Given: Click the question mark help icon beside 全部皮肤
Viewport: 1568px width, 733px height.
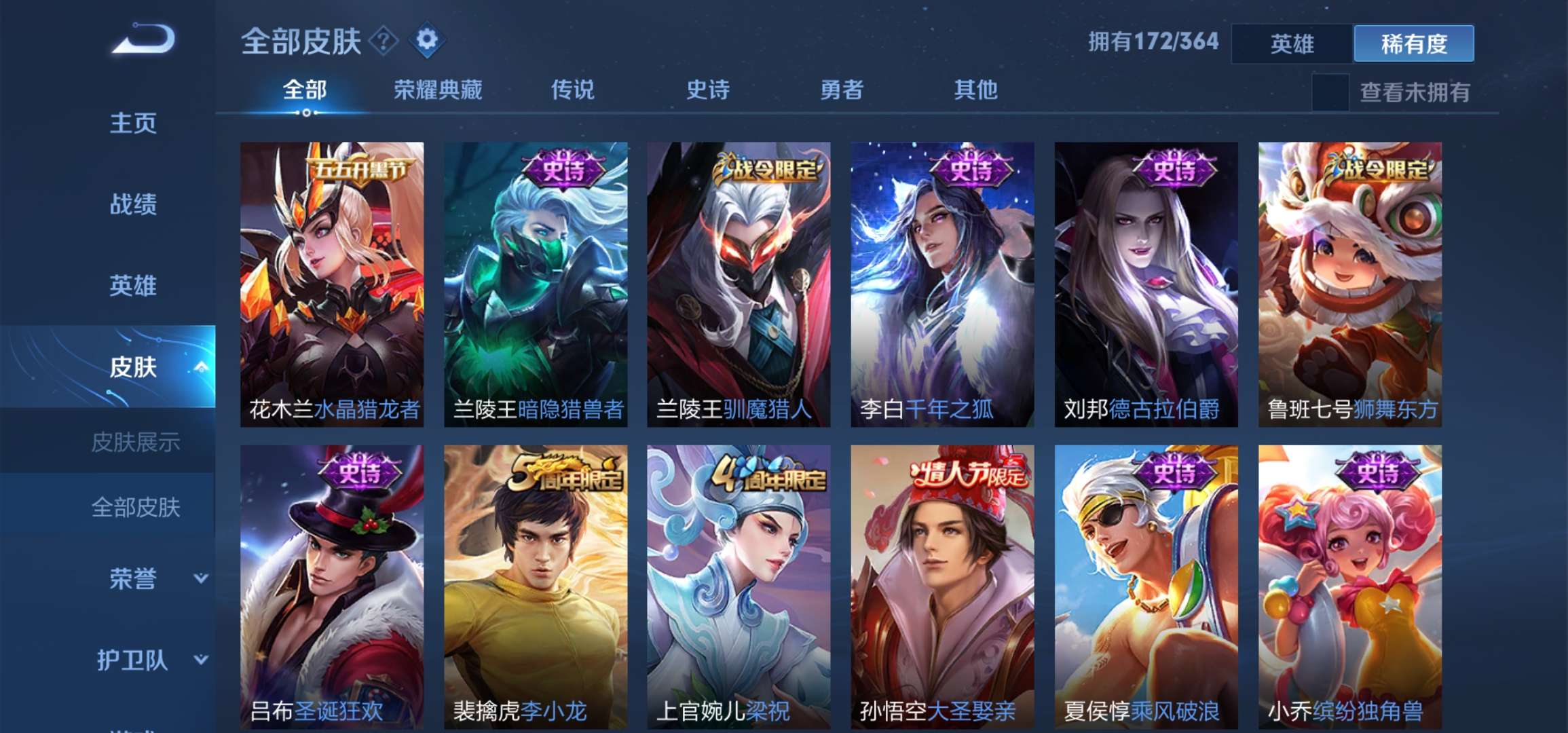Looking at the screenshot, I should (382, 42).
